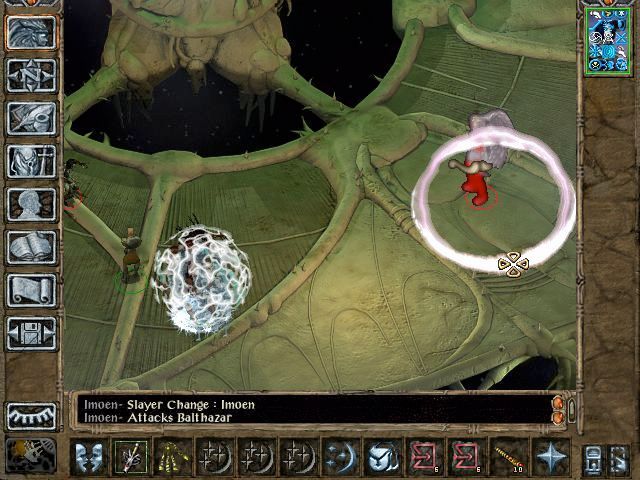Open the area map with the compass star button

pyautogui.click(x=31, y=75)
